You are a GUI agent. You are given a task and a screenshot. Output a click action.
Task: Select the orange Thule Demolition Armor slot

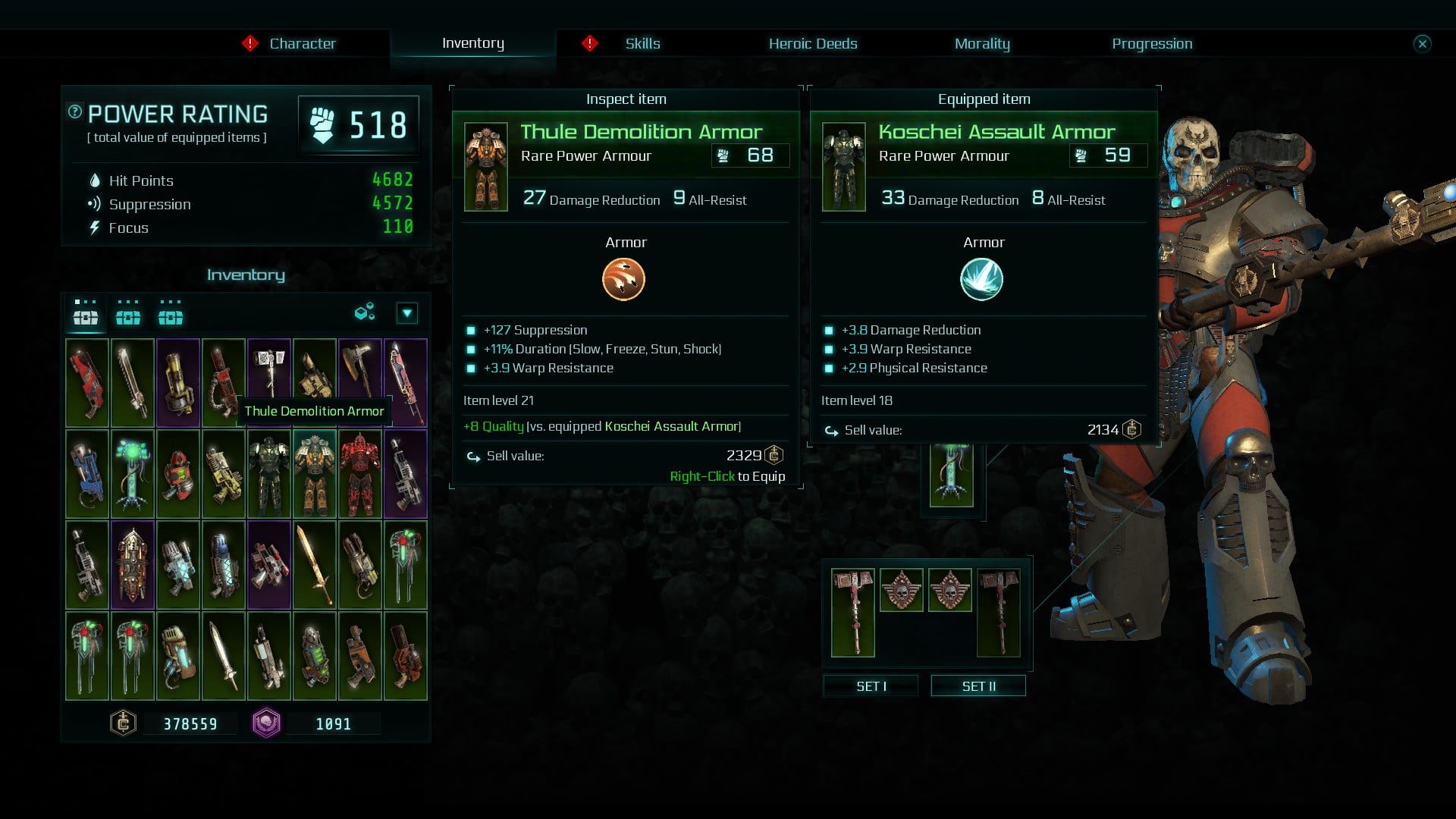pos(314,474)
